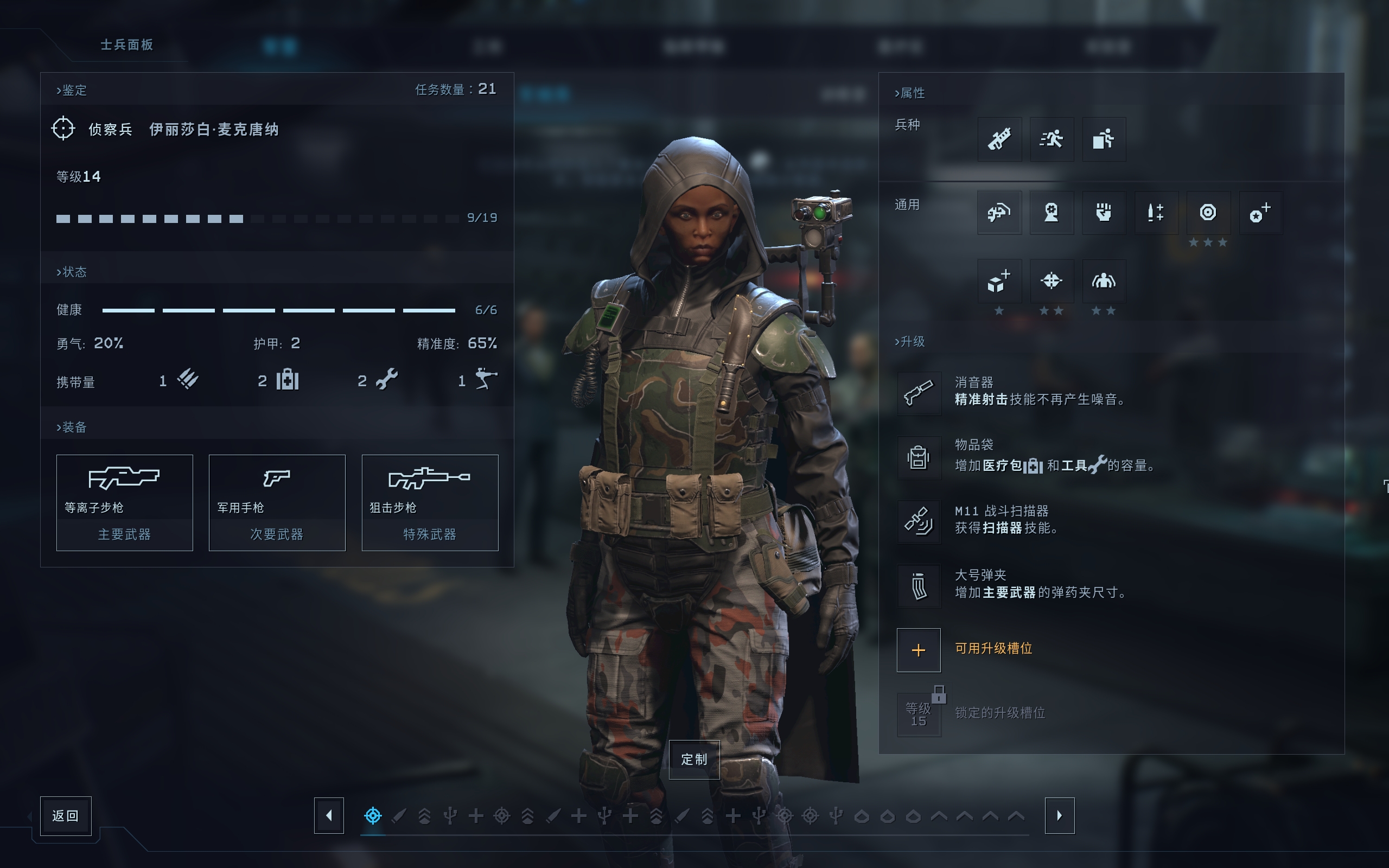Show the next soldier with right arrow
1389x868 pixels.
click(x=1059, y=815)
